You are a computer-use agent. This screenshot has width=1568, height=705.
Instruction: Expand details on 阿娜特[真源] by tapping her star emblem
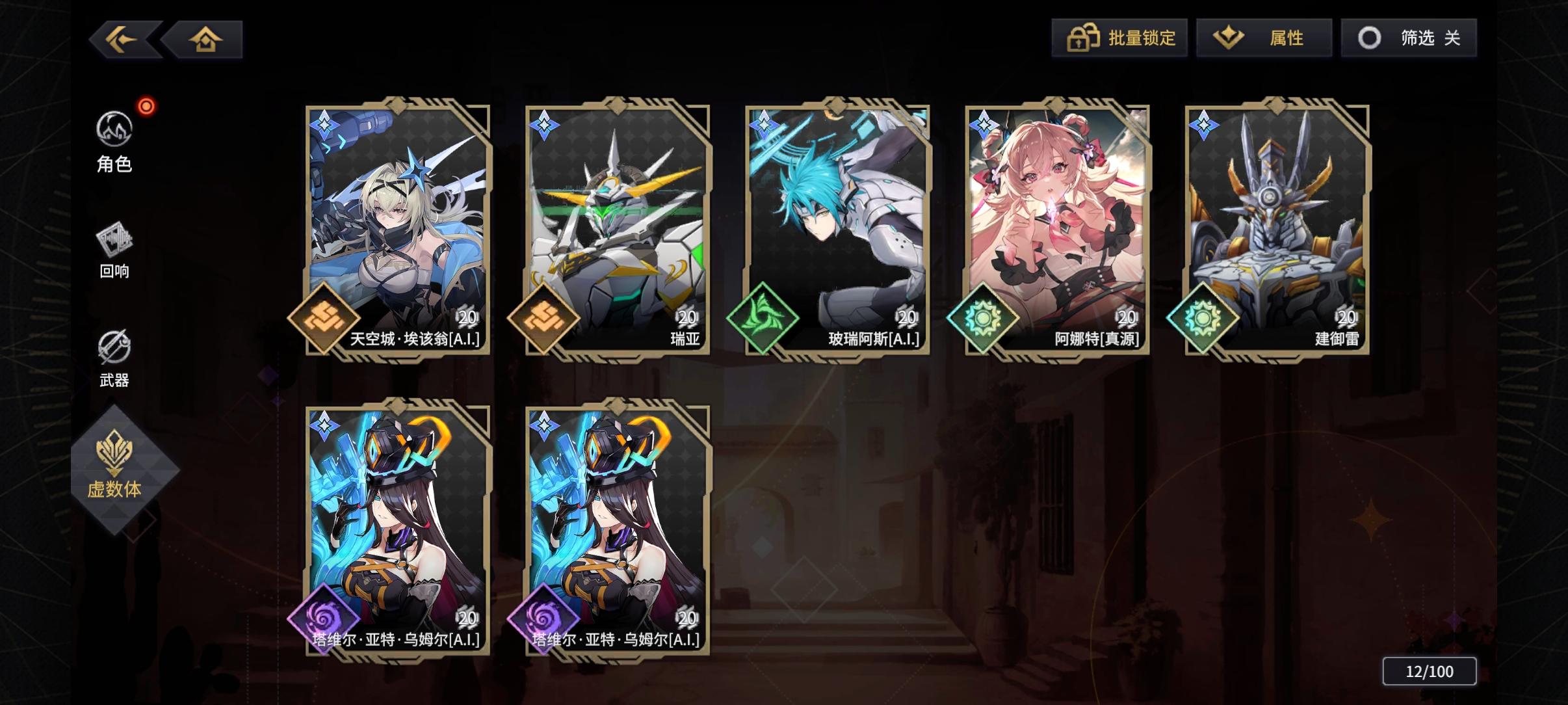tap(985, 124)
